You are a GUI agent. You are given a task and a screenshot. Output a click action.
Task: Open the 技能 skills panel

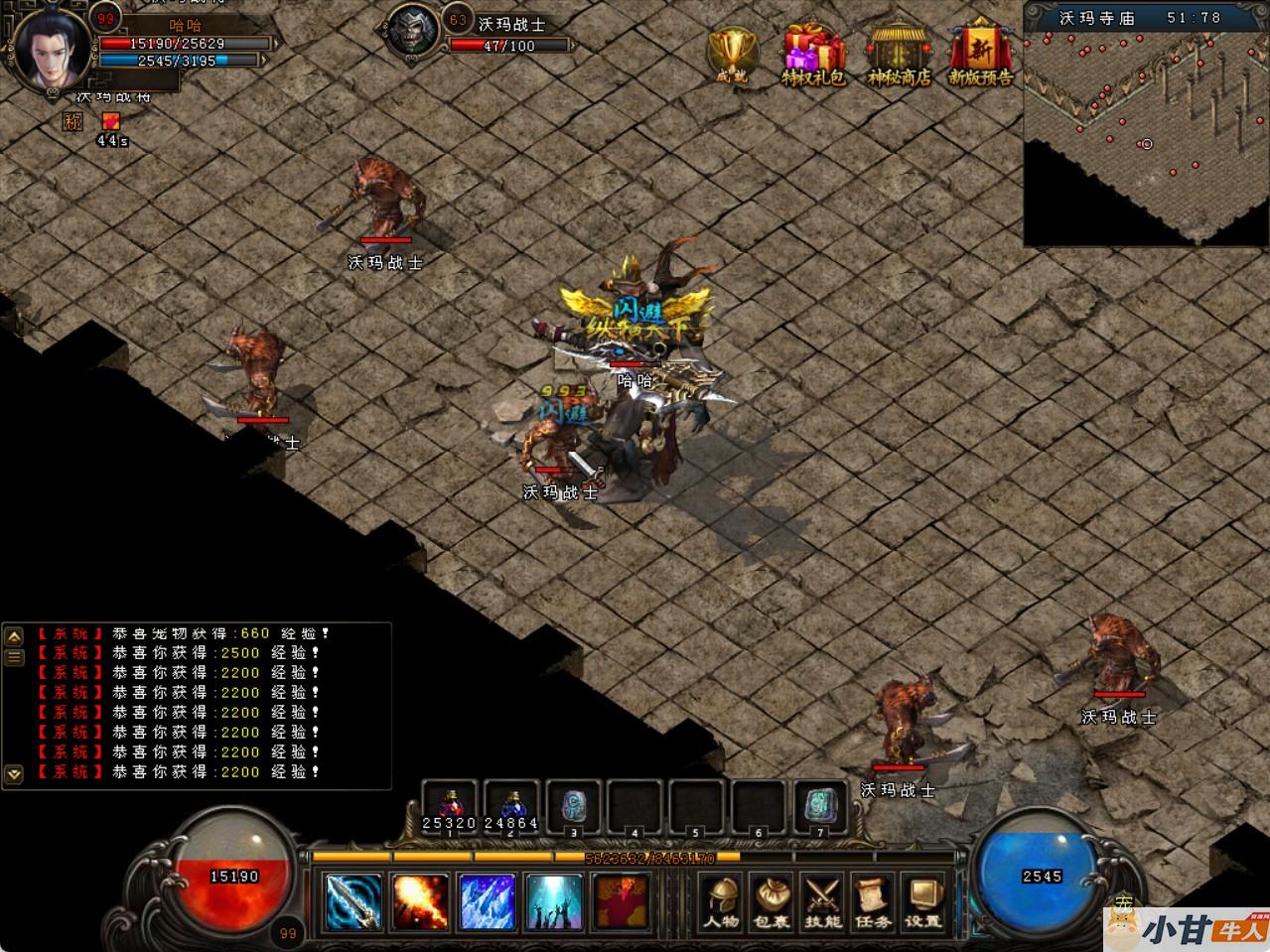click(821, 900)
